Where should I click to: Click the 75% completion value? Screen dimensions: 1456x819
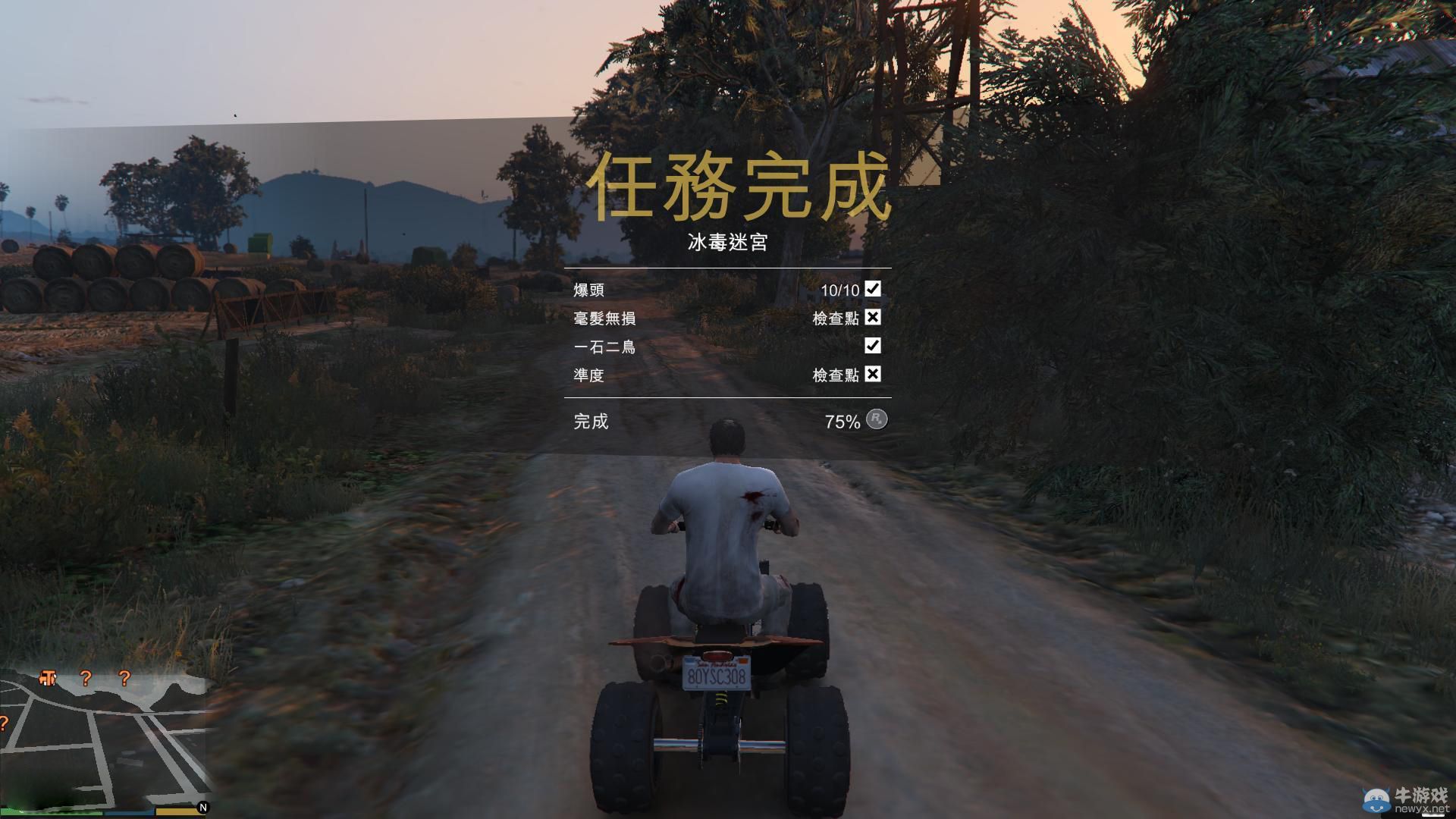click(x=843, y=419)
